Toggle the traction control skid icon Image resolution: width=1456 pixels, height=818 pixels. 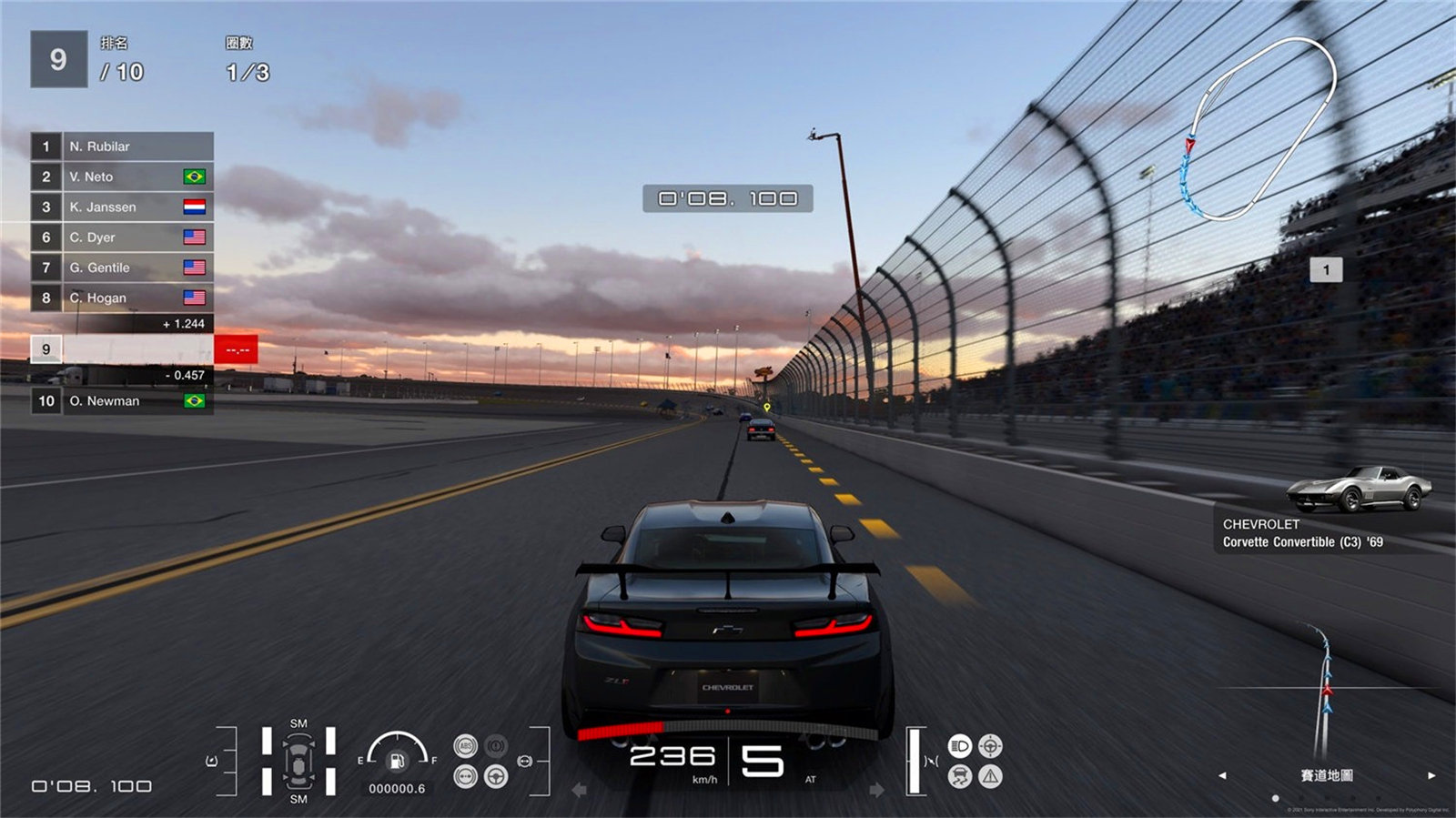[x=959, y=776]
